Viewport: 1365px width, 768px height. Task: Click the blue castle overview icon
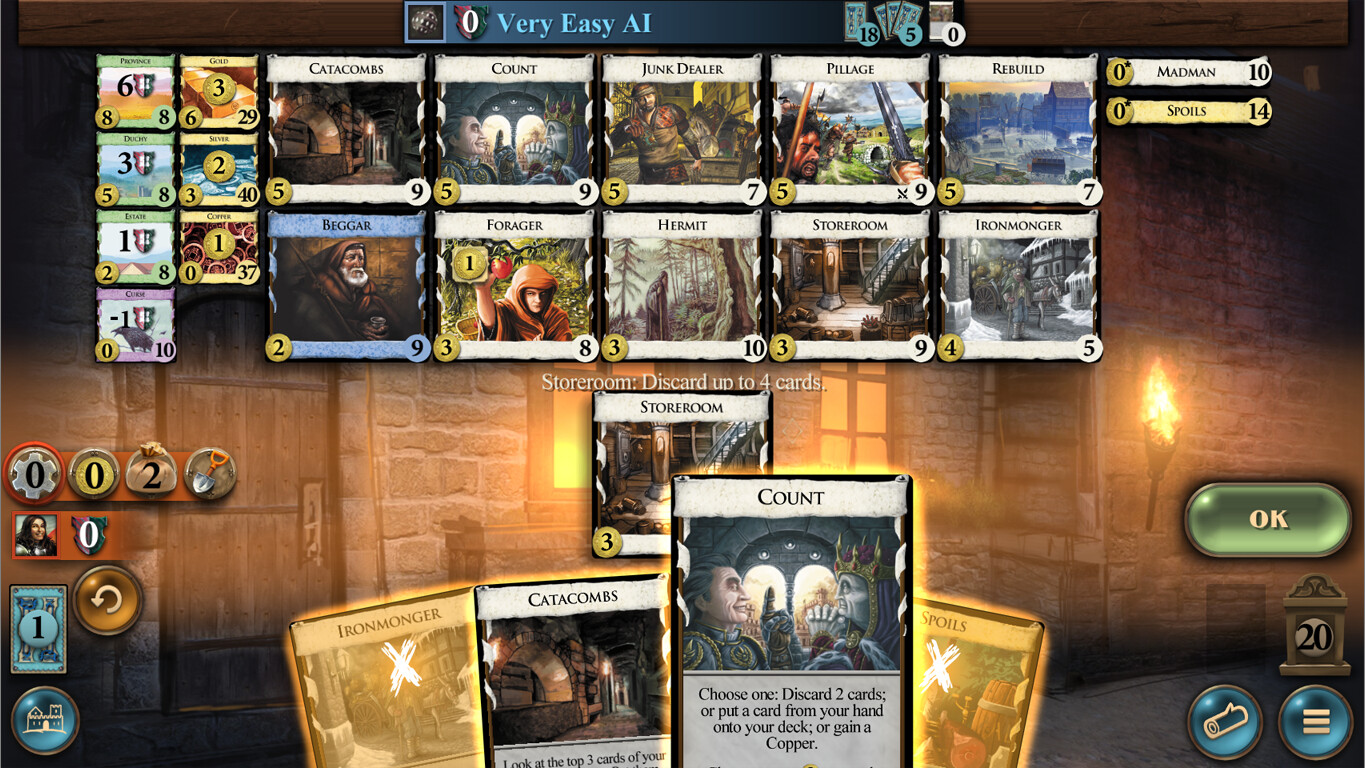(46, 719)
